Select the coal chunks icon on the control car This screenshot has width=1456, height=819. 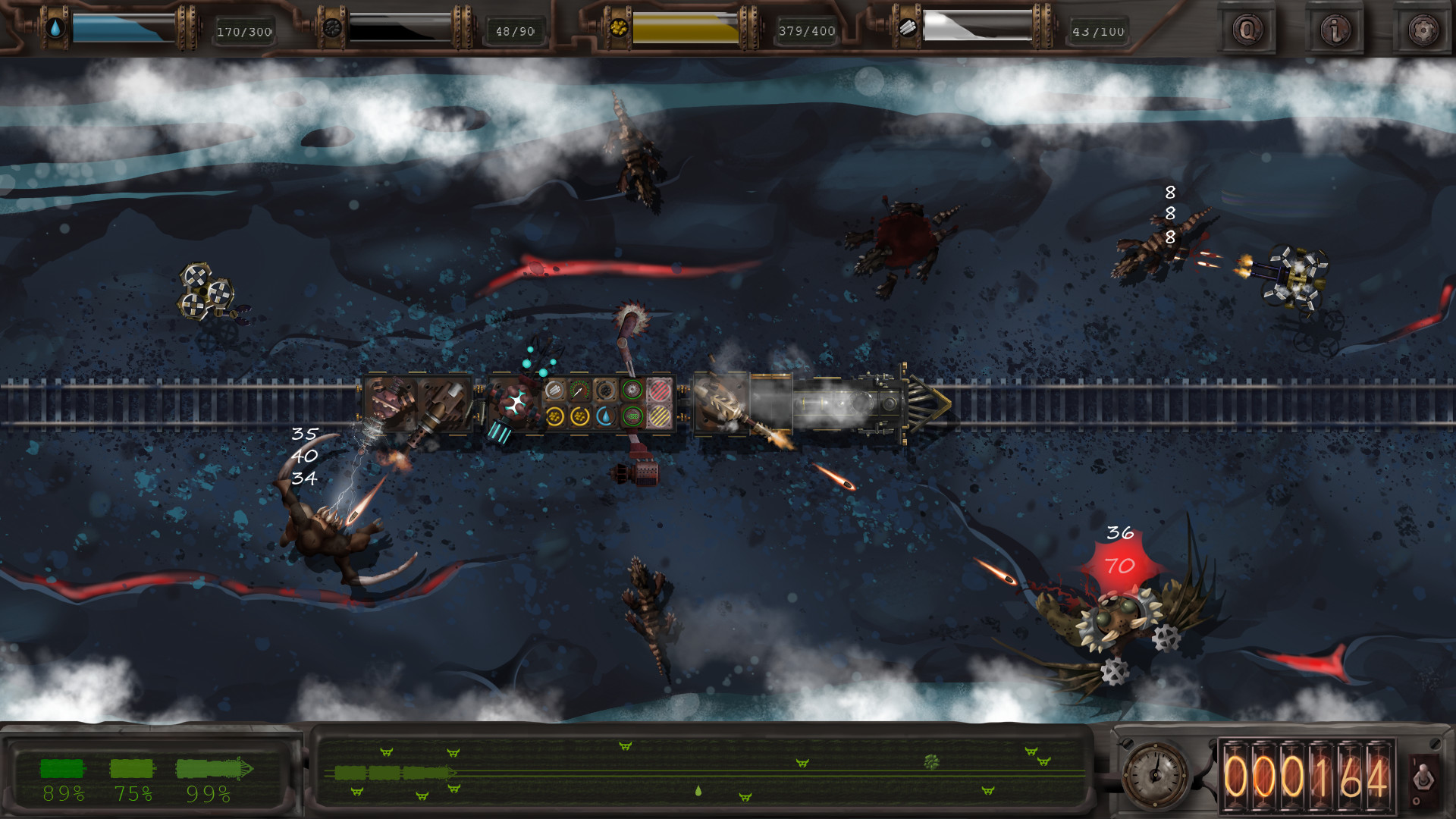click(606, 390)
